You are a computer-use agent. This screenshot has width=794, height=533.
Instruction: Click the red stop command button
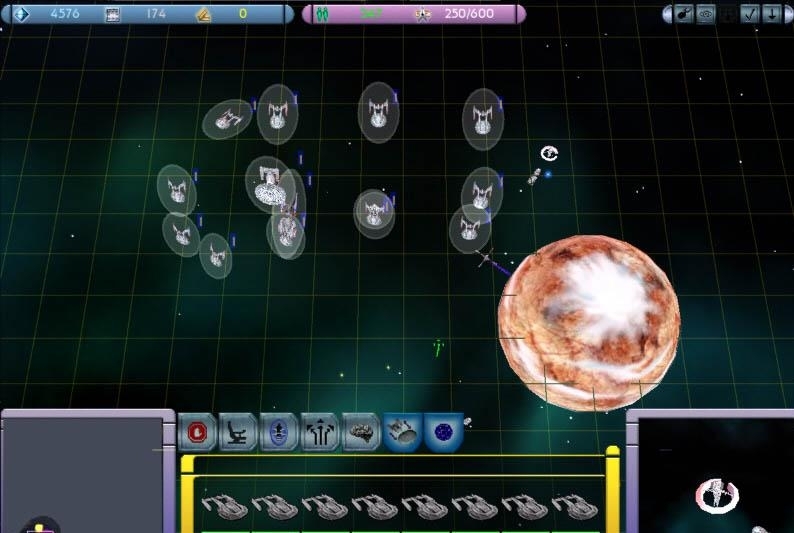coord(197,432)
